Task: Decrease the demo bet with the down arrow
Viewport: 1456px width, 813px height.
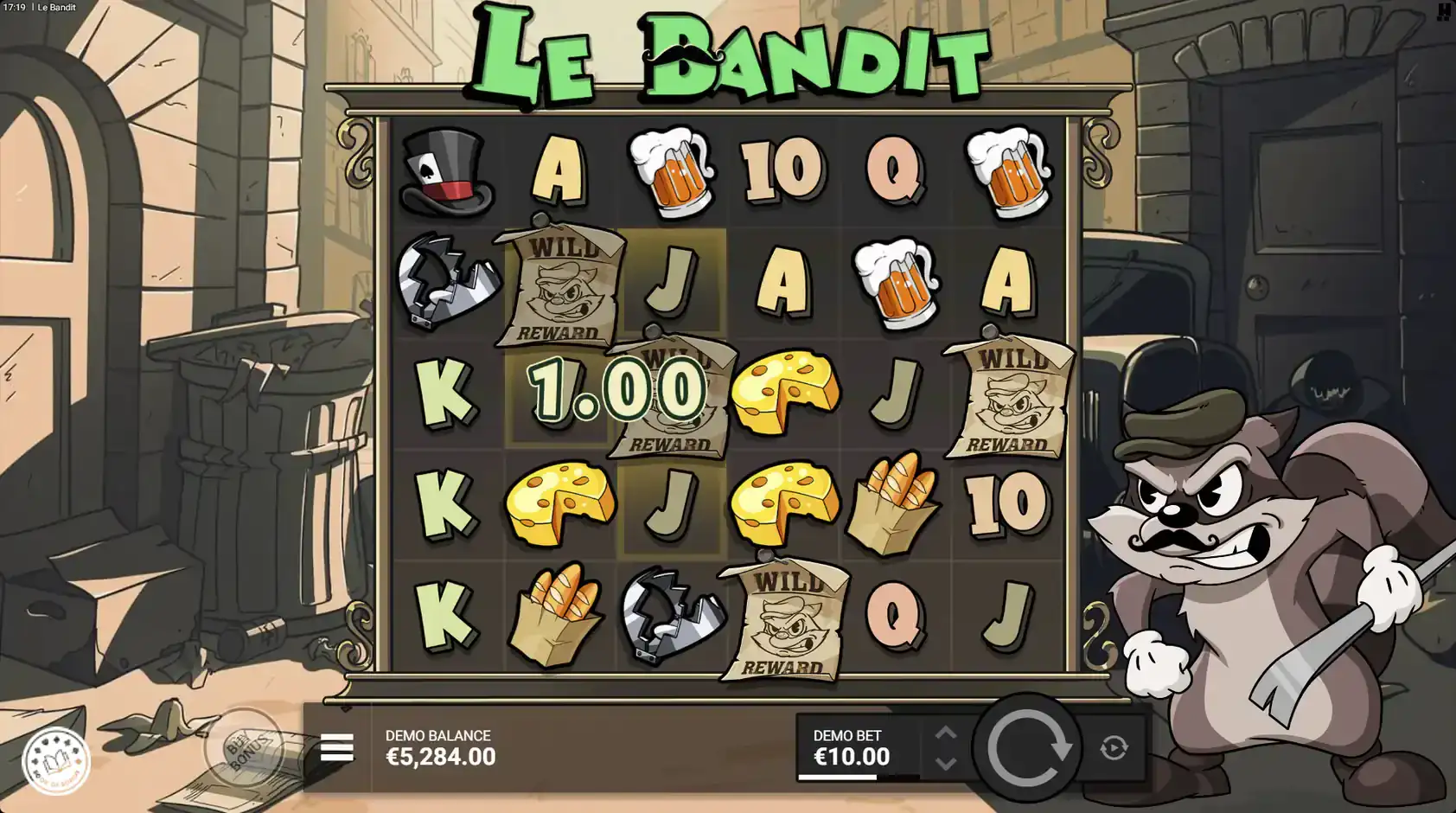Action: coord(947,765)
